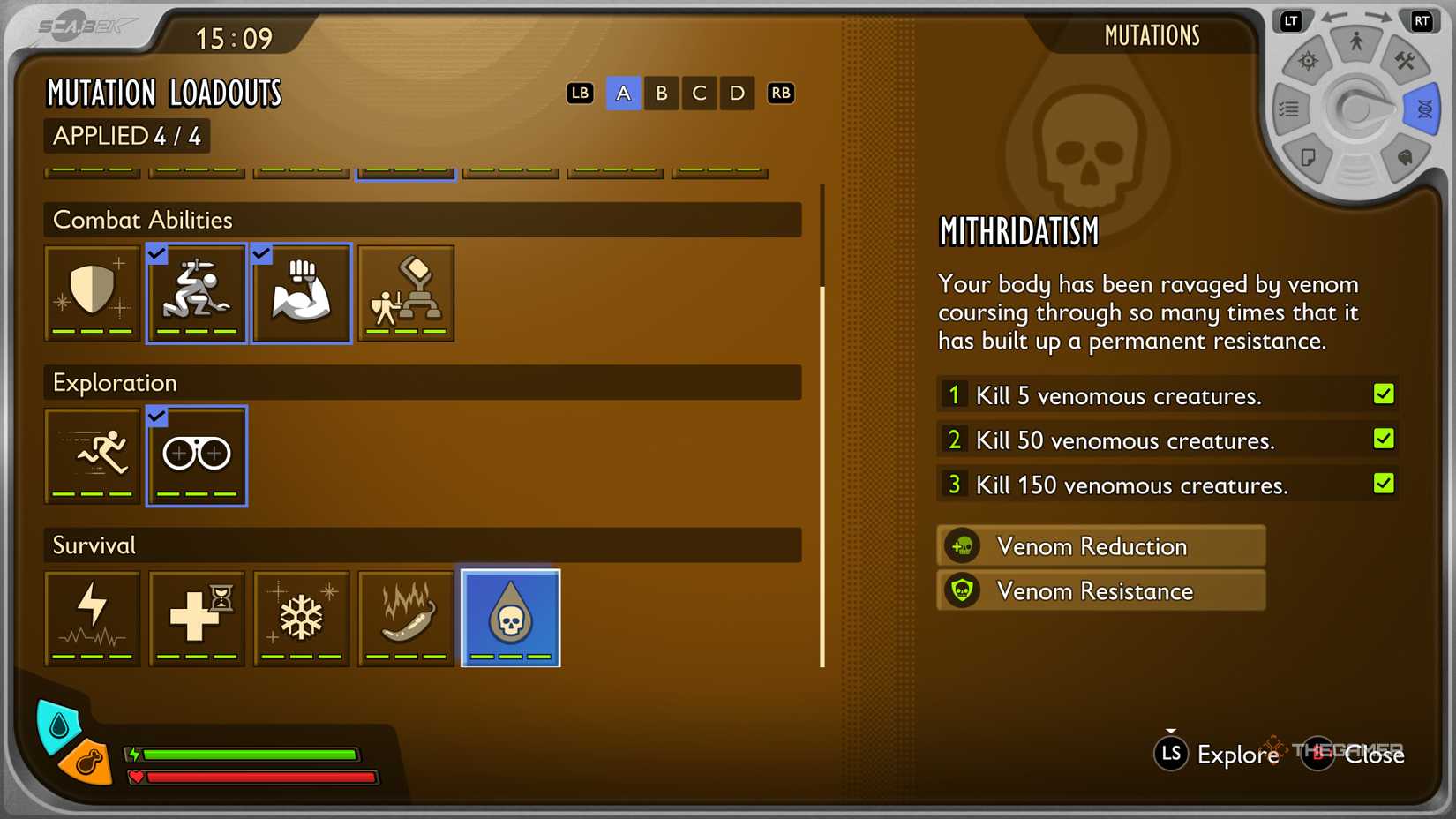Open the catapult mutation in Combat Abilities

click(405, 292)
